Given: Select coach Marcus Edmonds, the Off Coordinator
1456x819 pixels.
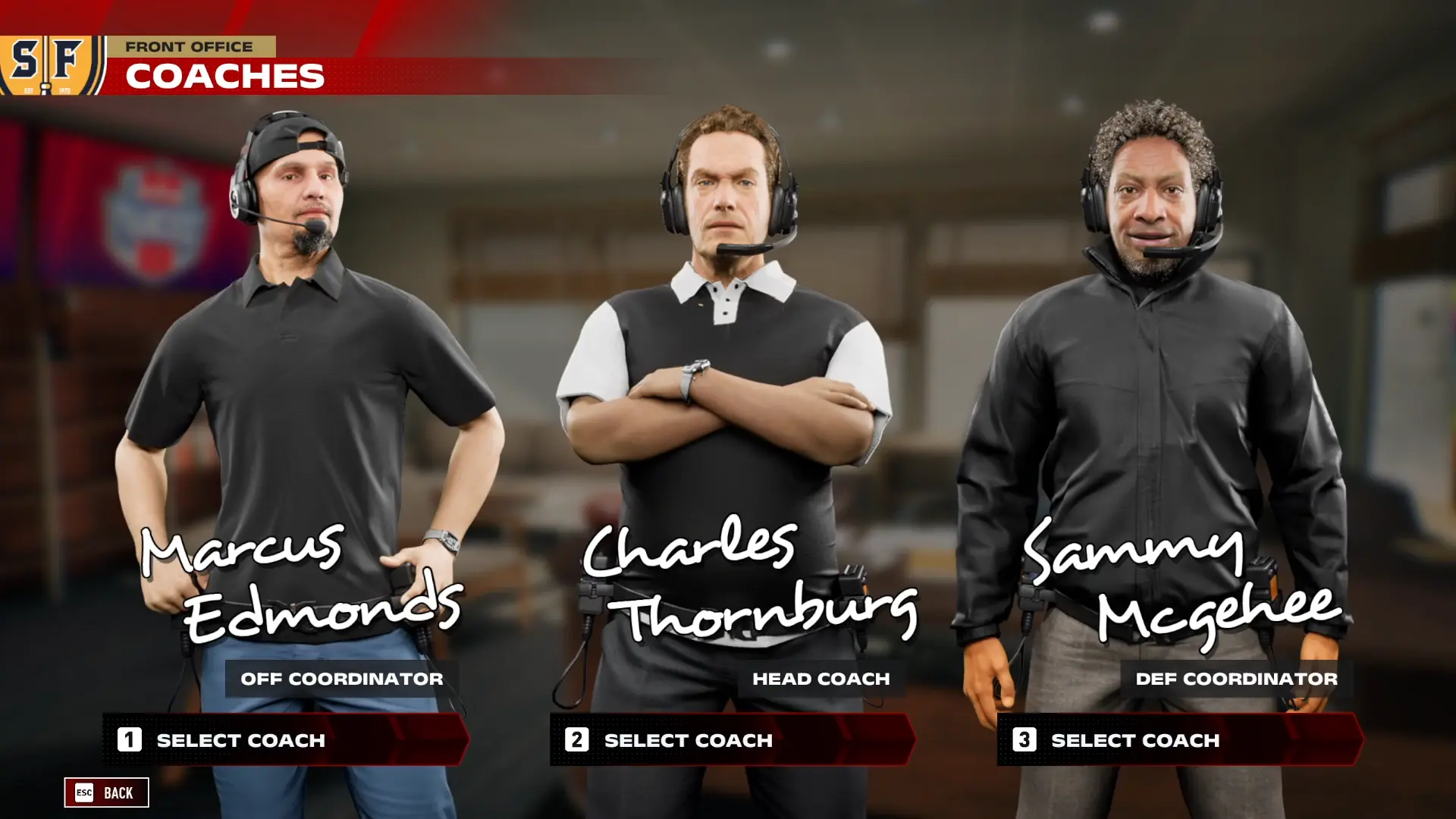Looking at the screenshot, I should 285,739.
